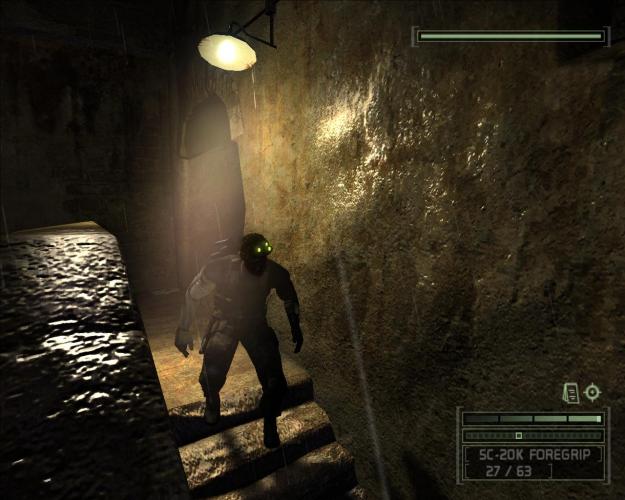Select the SC-20K Foregrip weapon panel
The image size is (625, 500).
[x=533, y=461]
